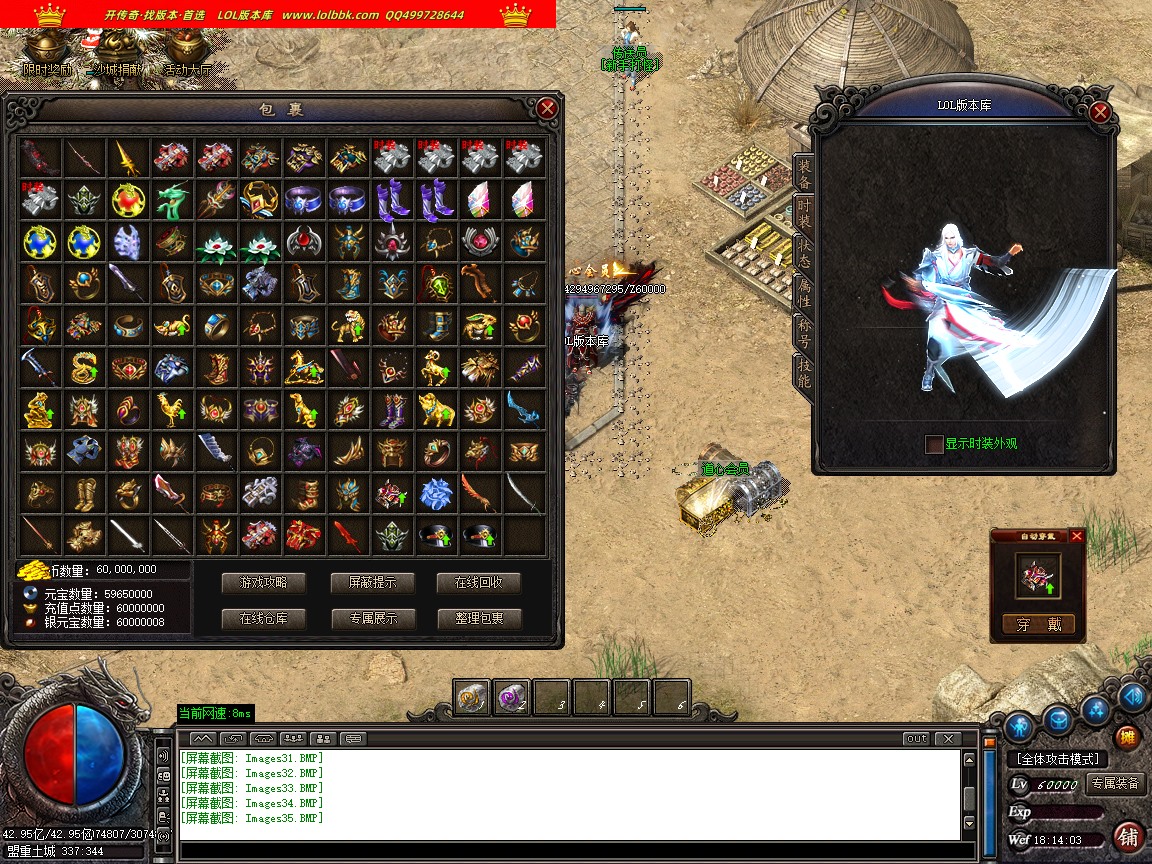Screen dimensions: 1152x864
Task: Switch to the 属性 attributes tab
Action: [803, 292]
